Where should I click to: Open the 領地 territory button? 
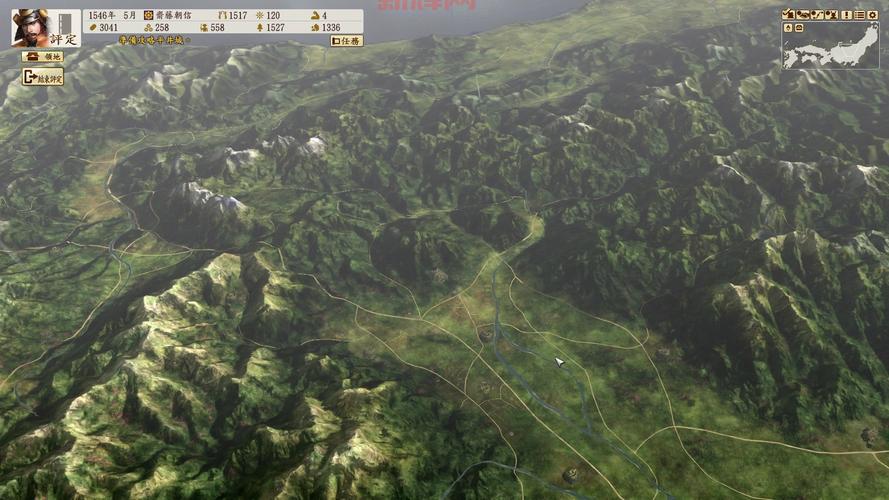42,57
